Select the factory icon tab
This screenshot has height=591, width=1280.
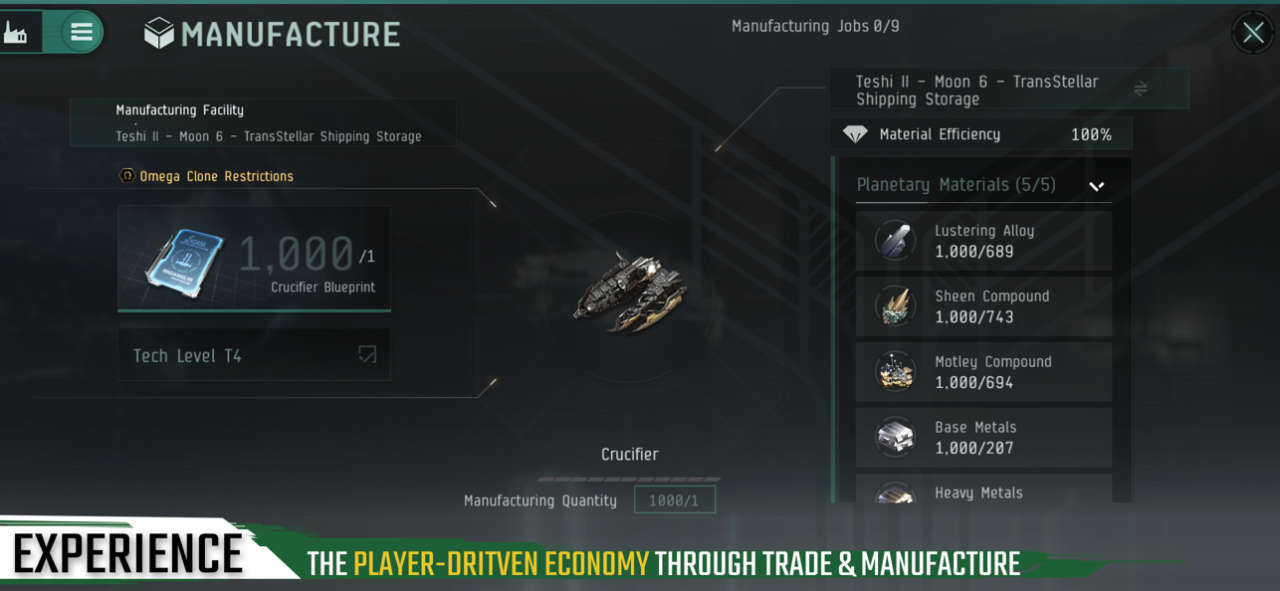point(18,32)
